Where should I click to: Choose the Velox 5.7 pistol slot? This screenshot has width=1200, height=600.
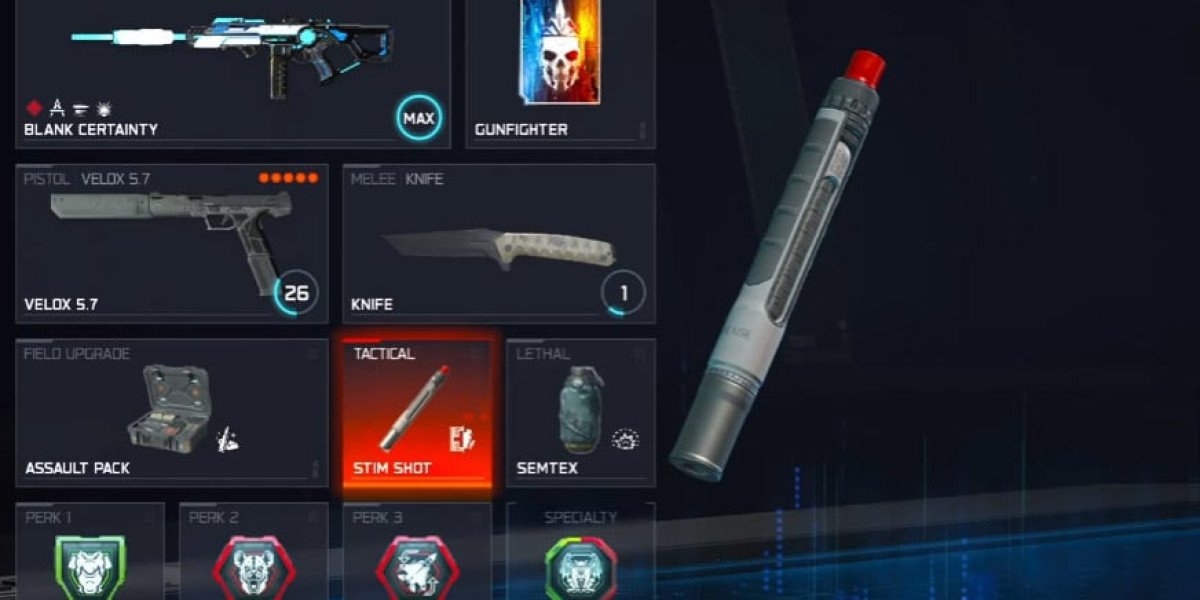172,243
